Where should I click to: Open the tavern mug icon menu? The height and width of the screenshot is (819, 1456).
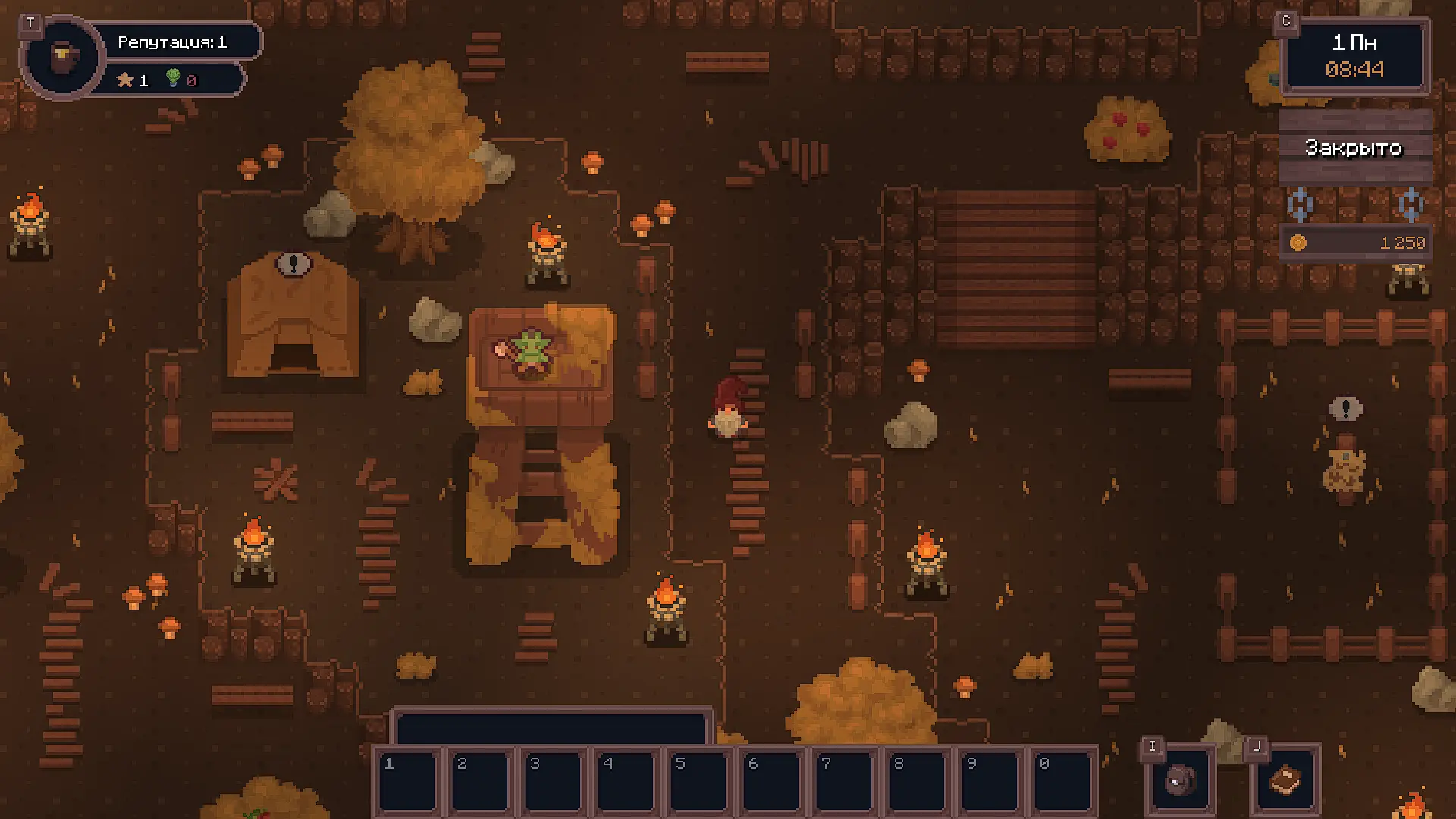62,58
